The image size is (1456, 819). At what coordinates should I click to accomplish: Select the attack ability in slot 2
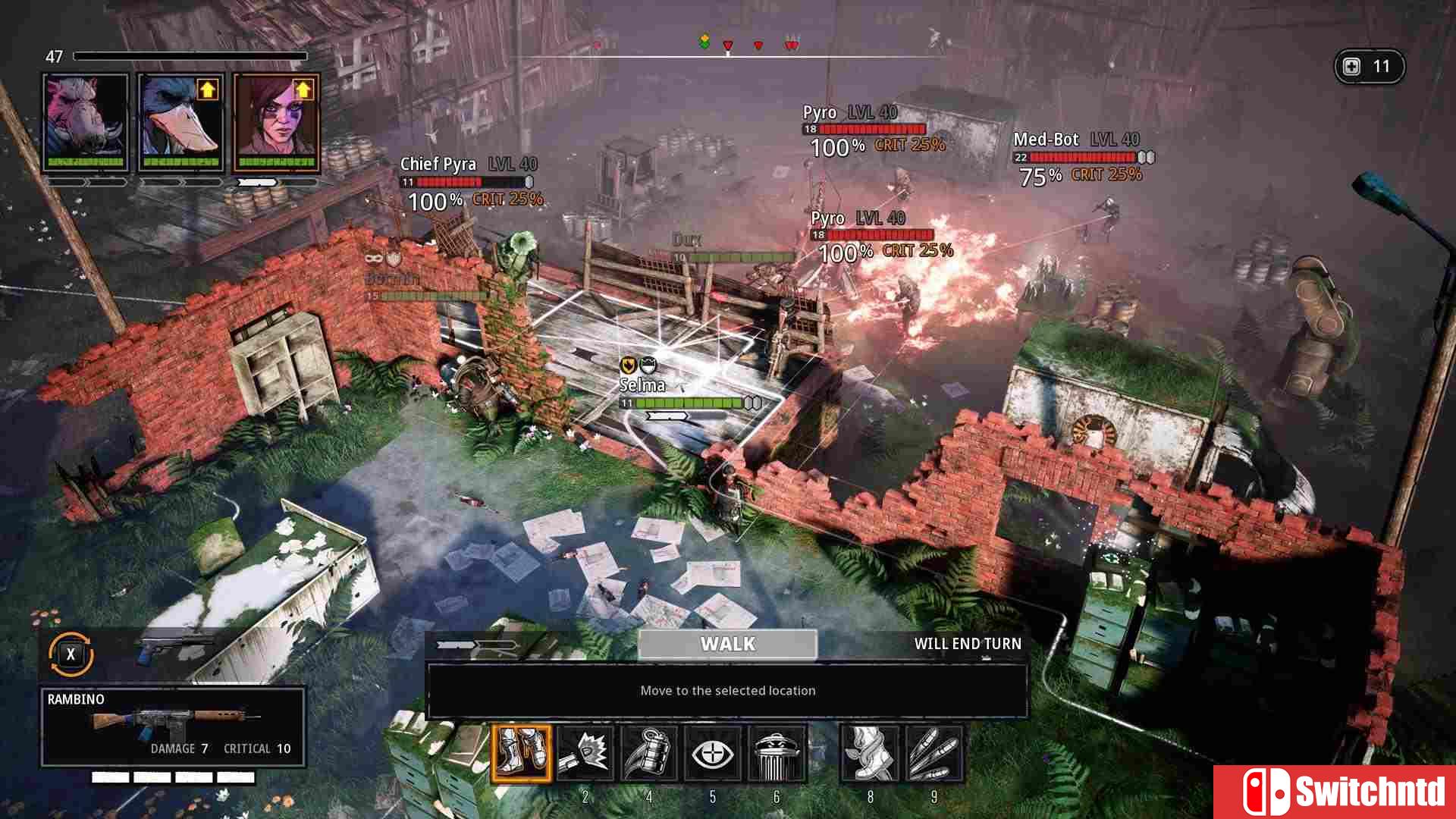coord(585,753)
